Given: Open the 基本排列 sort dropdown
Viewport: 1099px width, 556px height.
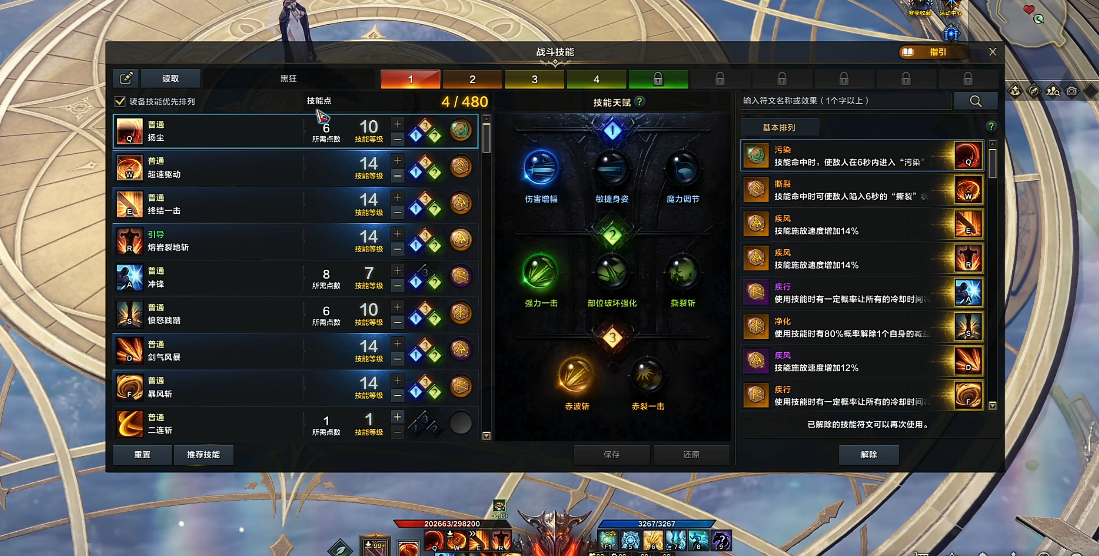Looking at the screenshot, I should pos(780,127).
